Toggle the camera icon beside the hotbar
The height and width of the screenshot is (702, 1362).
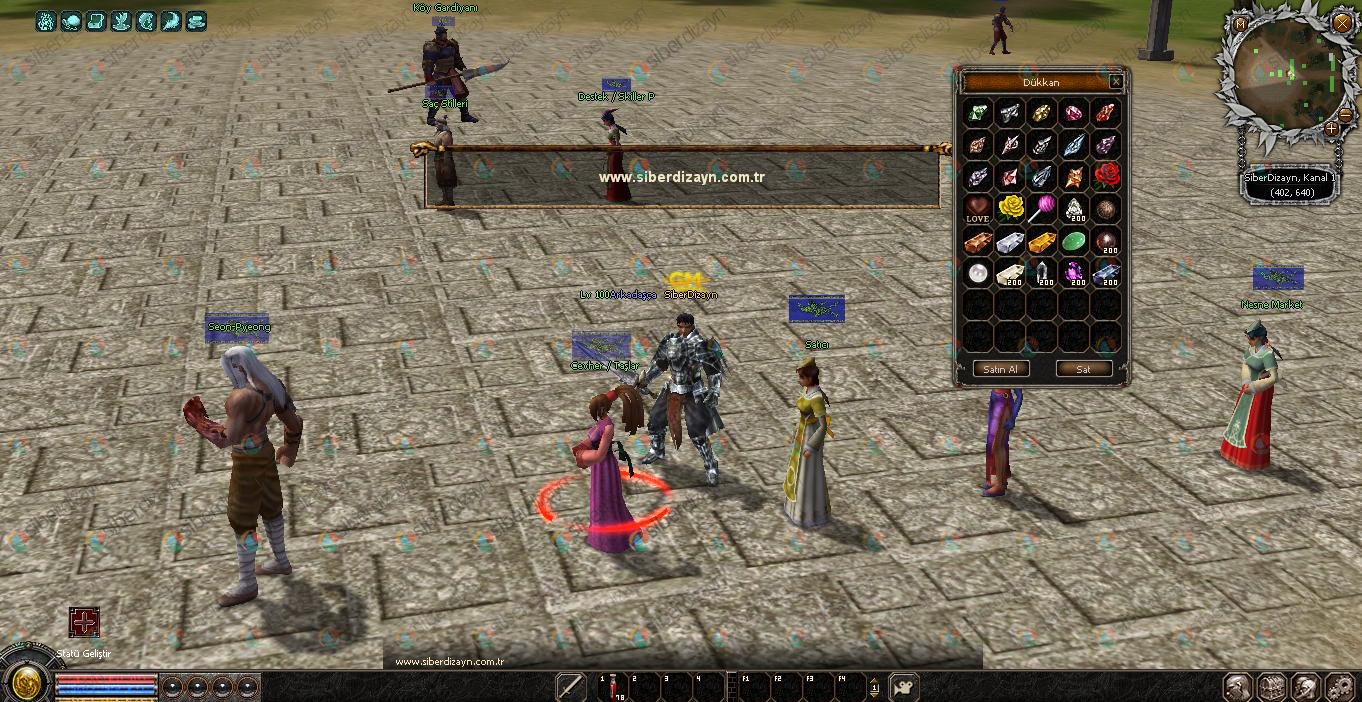pos(904,687)
